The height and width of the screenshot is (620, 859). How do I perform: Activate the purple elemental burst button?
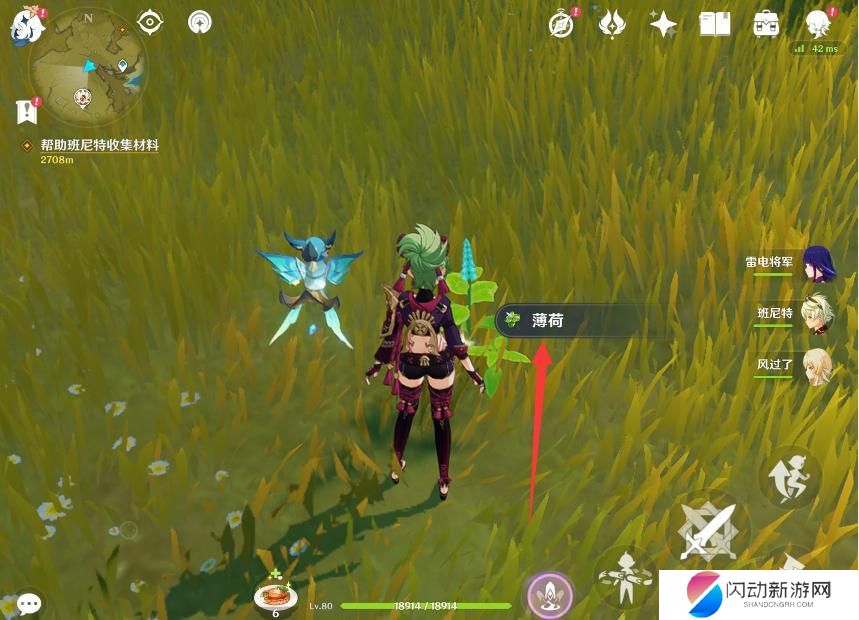coord(549,594)
